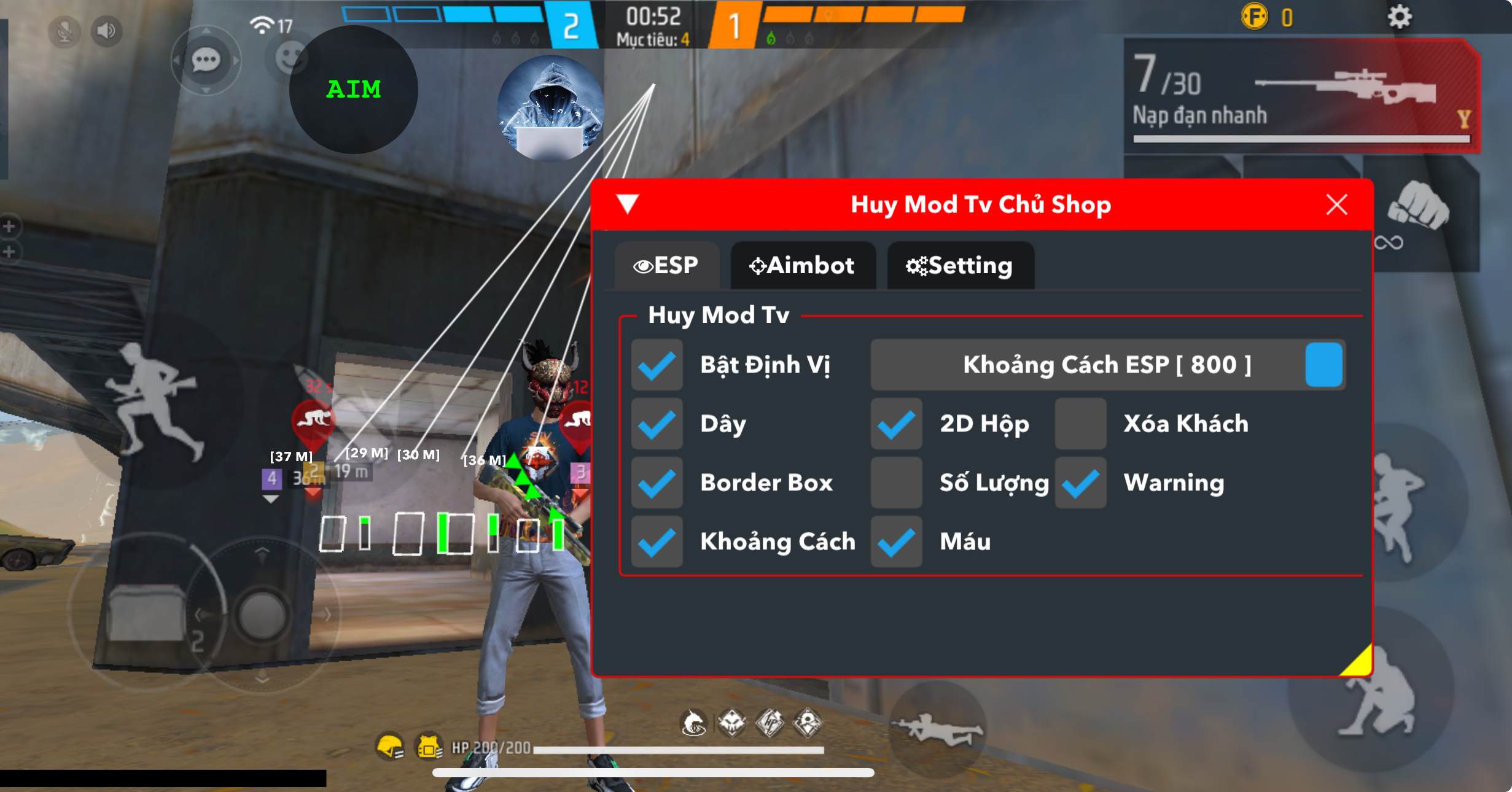Viewport: 1512px width, 792px height.
Task: Switch to the Aimbot tab
Action: pyautogui.click(x=802, y=266)
